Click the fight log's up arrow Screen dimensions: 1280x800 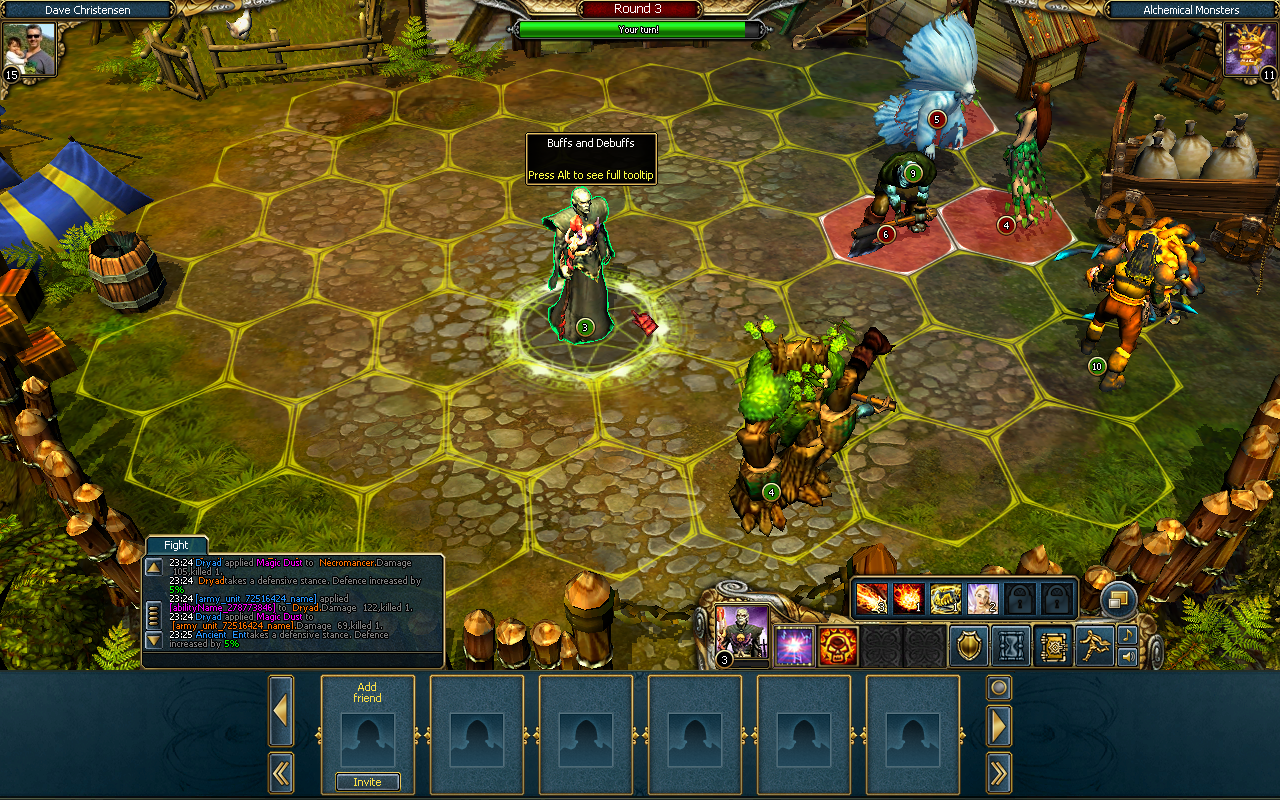(154, 567)
